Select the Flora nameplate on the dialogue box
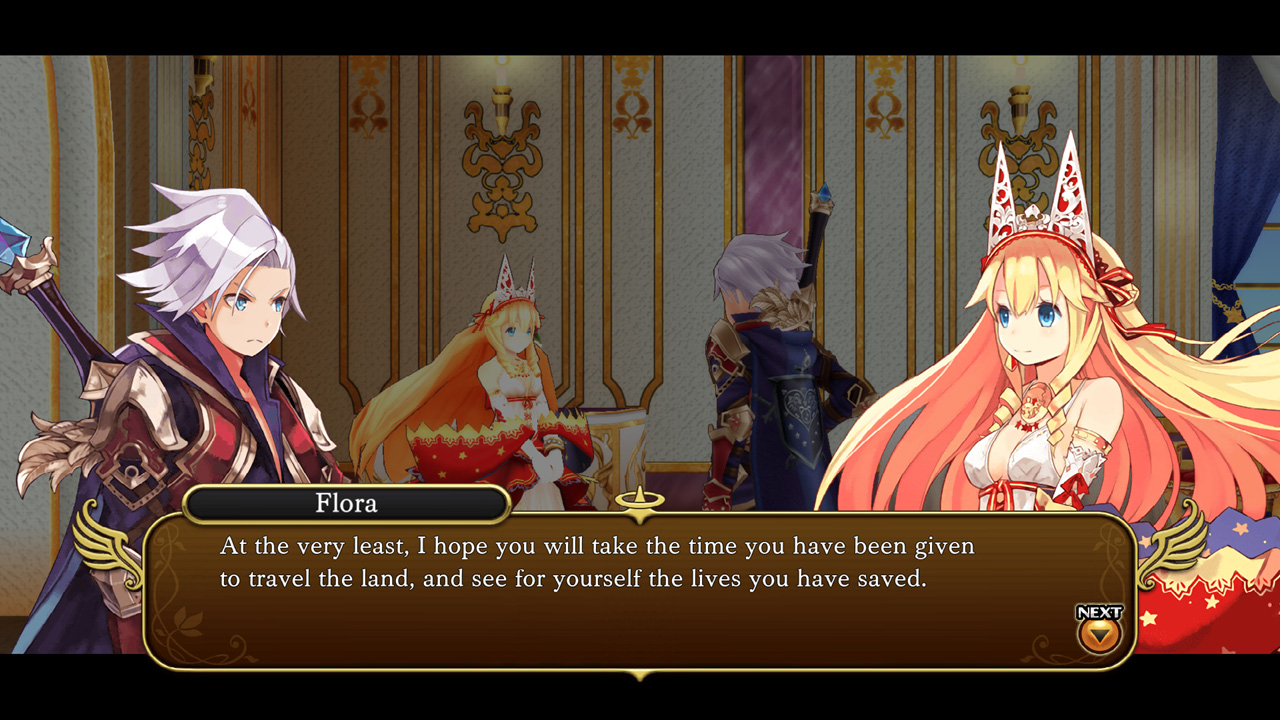1280x720 pixels. pos(346,504)
